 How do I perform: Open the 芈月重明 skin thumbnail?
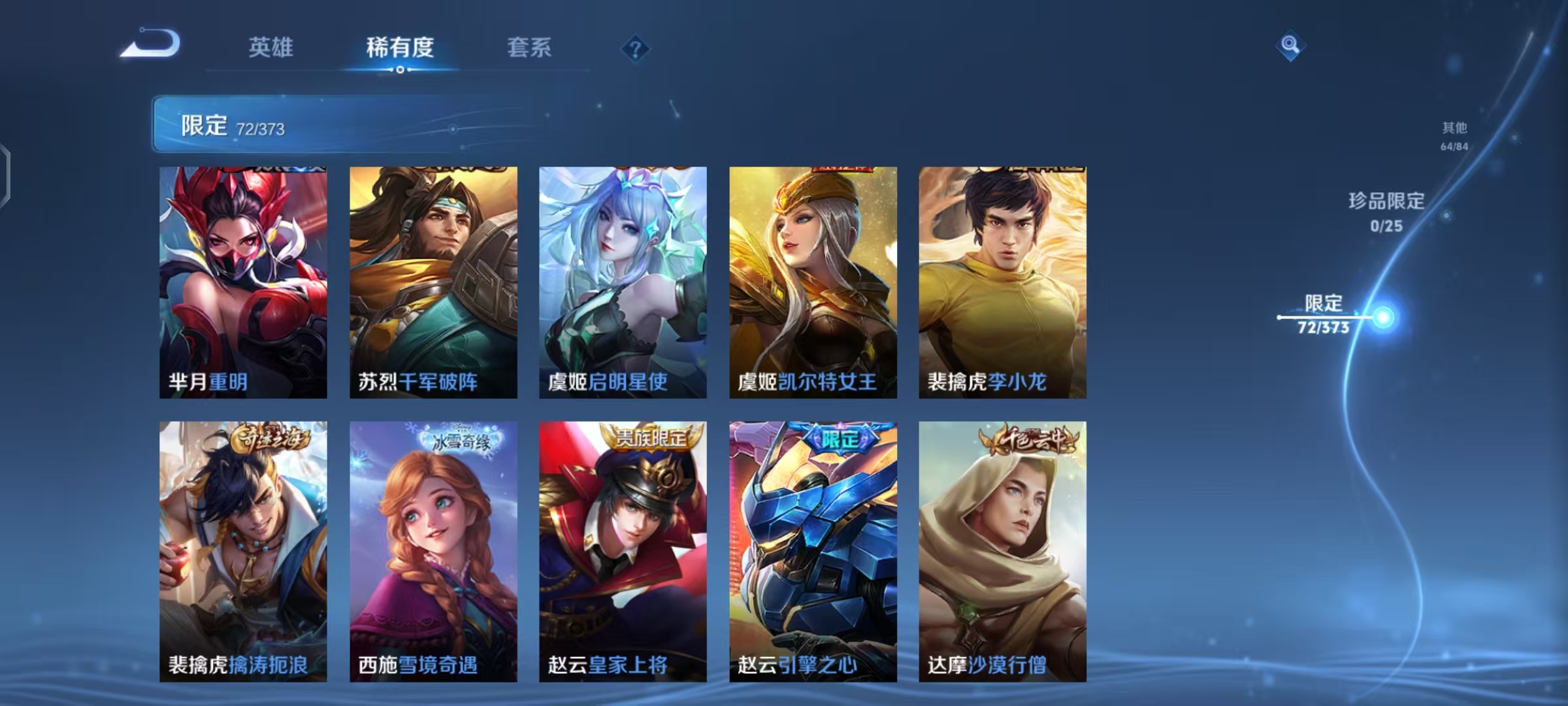click(242, 281)
